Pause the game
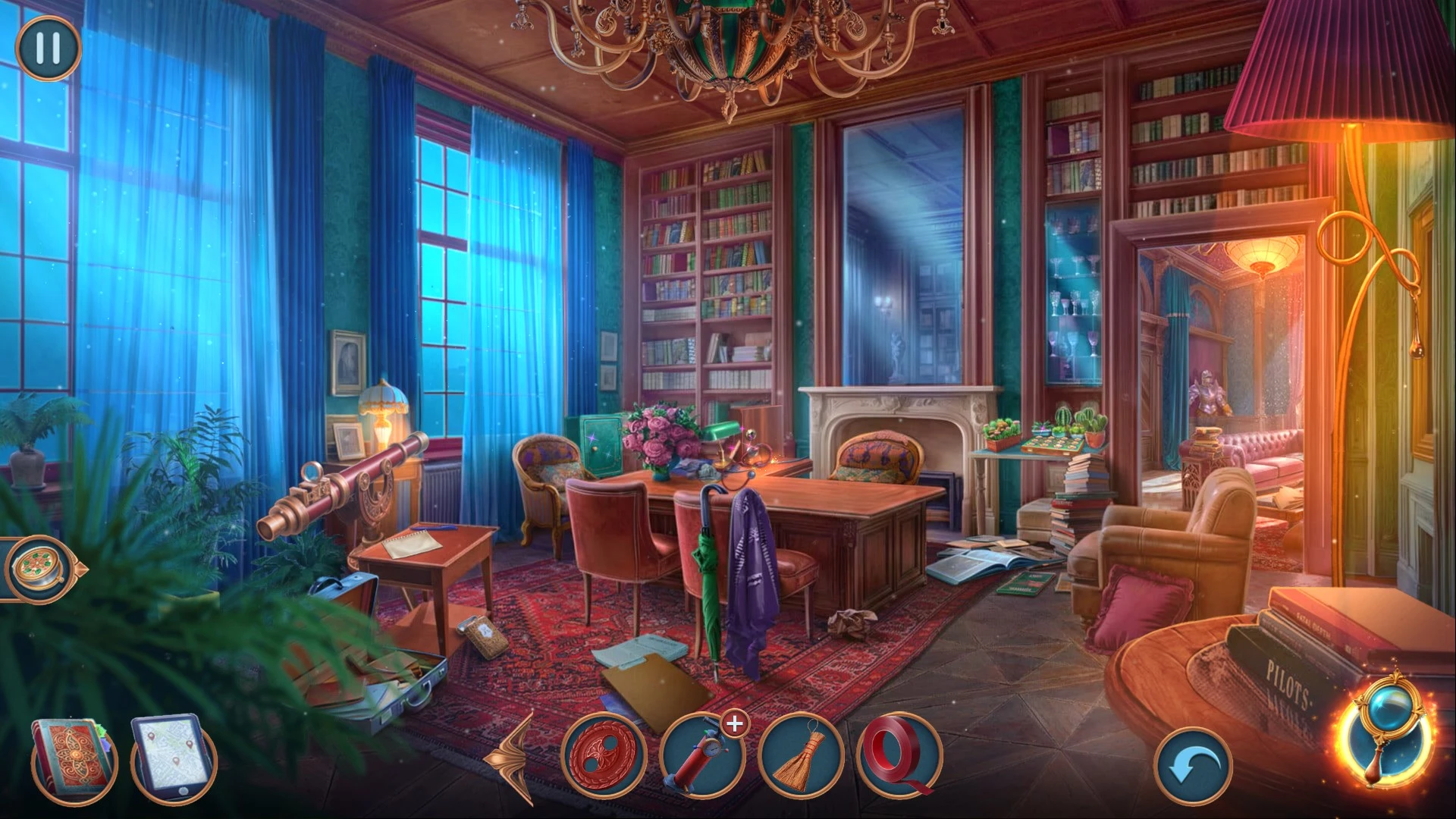Screen dimensions: 1456x819 (x=48, y=48)
